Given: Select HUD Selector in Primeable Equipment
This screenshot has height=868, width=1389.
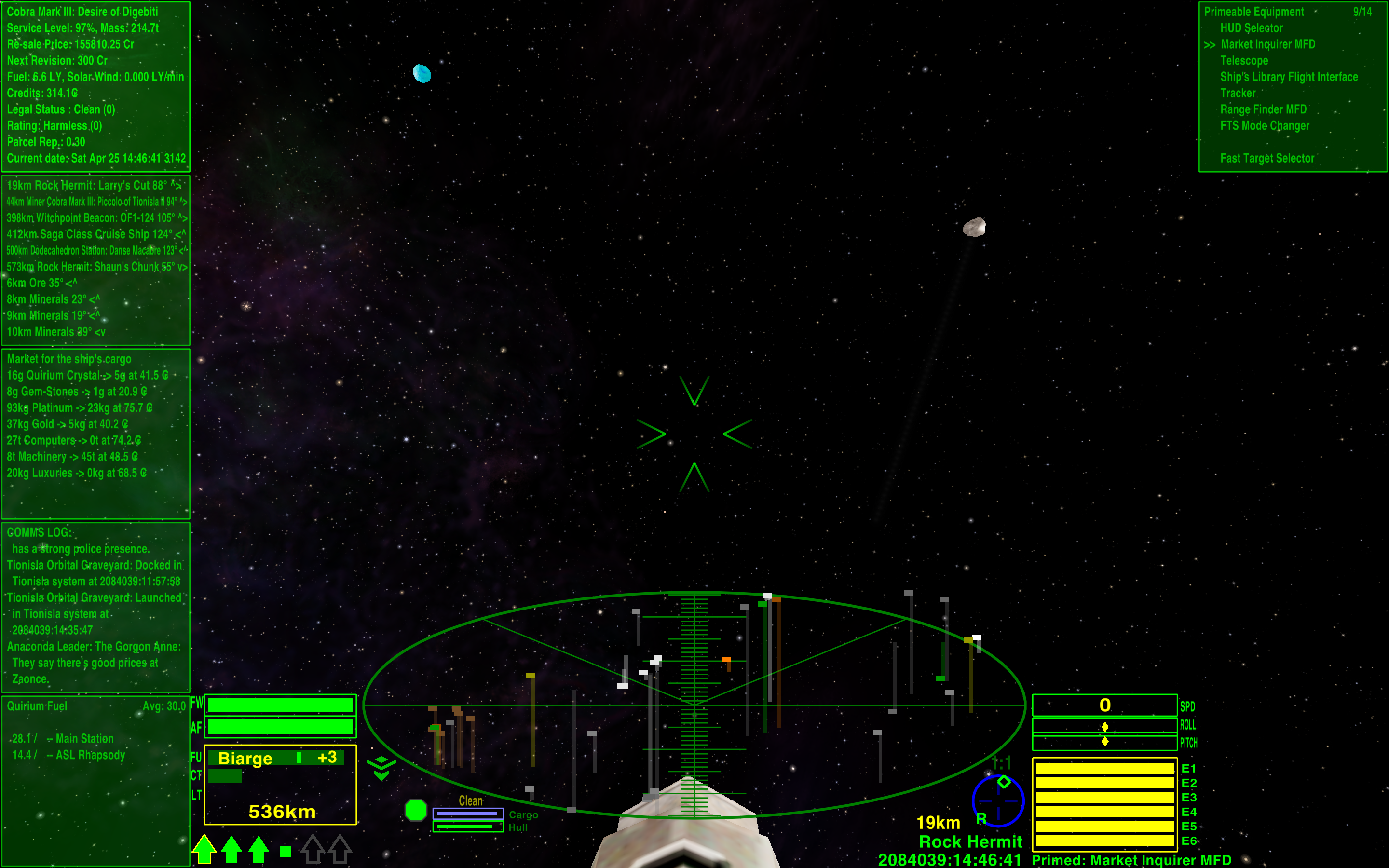Looking at the screenshot, I should click(x=1251, y=28).
